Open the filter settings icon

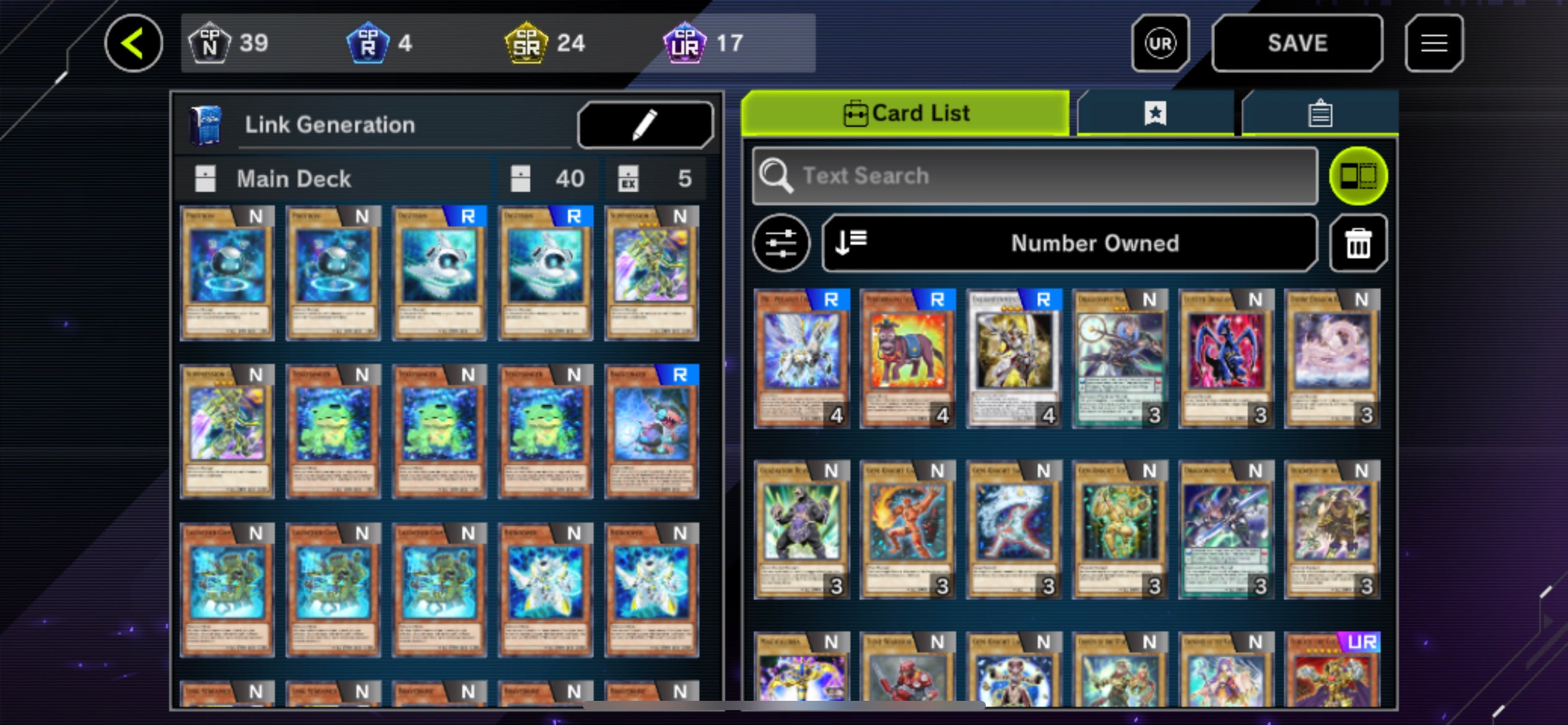point(781,243)
